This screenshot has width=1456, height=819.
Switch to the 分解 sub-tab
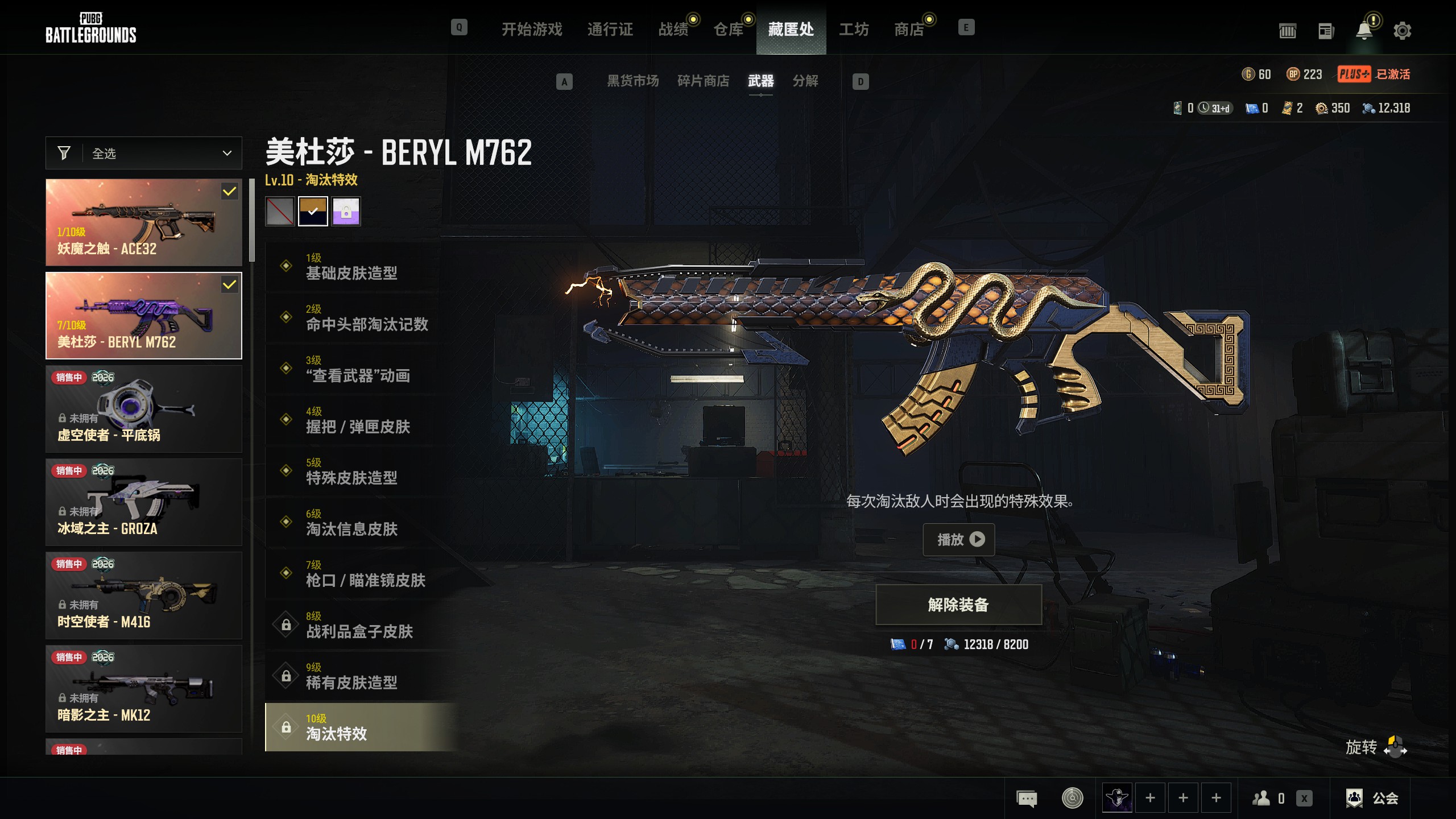[805, 81]
